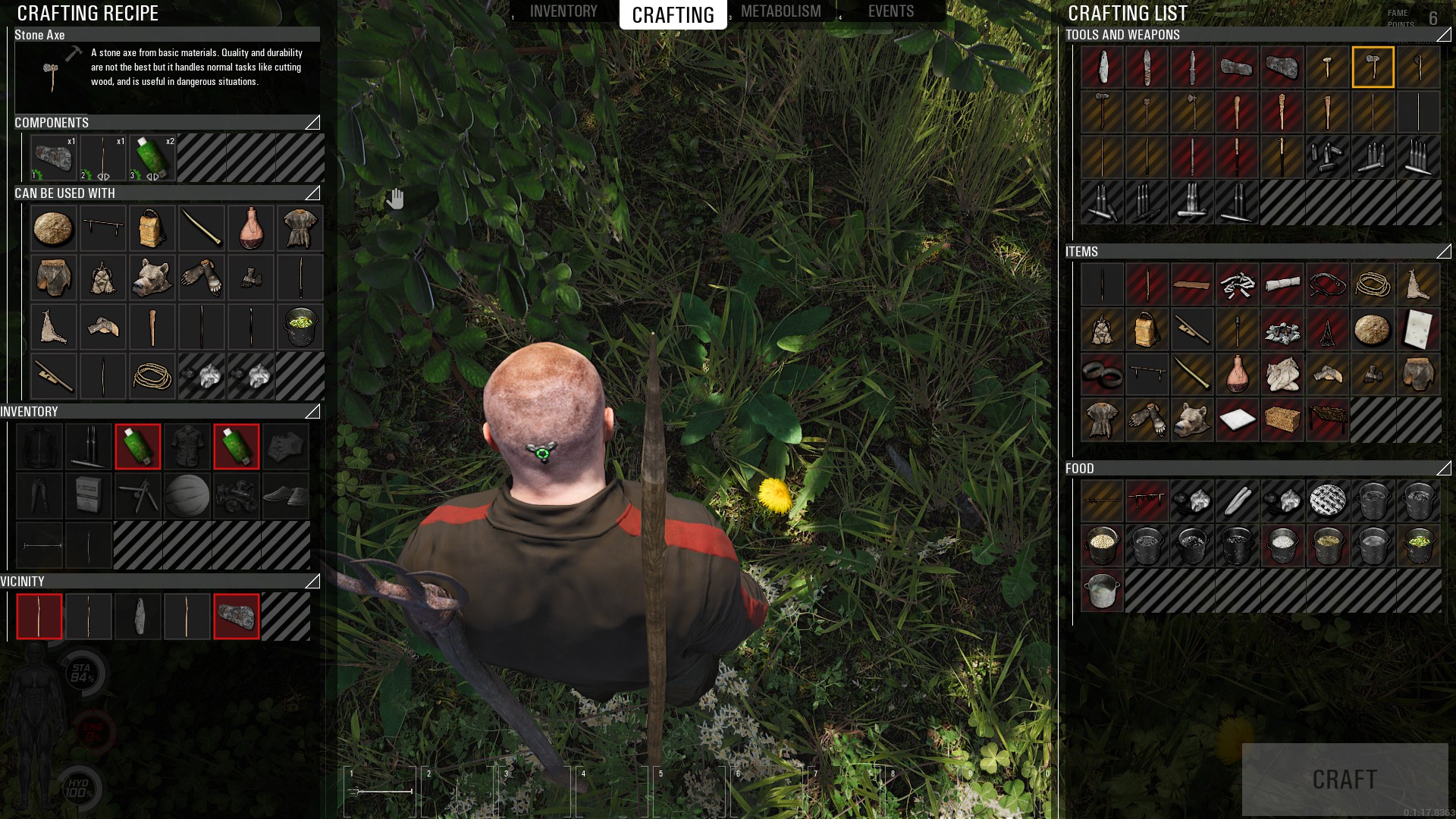
Task: Select the bow in hotbar slot 1
Action: [380, 792]
